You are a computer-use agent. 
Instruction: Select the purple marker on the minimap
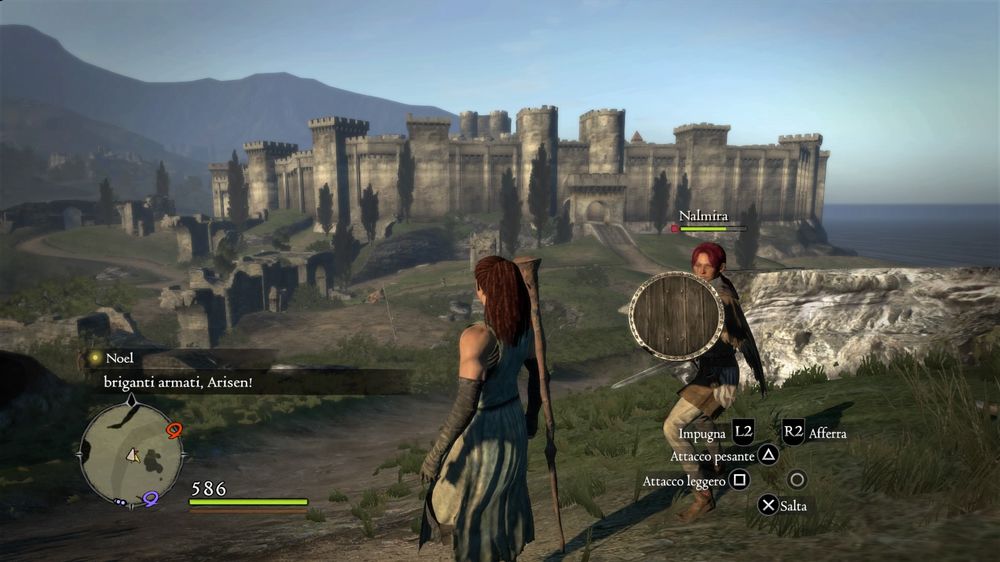click(150, 497)
